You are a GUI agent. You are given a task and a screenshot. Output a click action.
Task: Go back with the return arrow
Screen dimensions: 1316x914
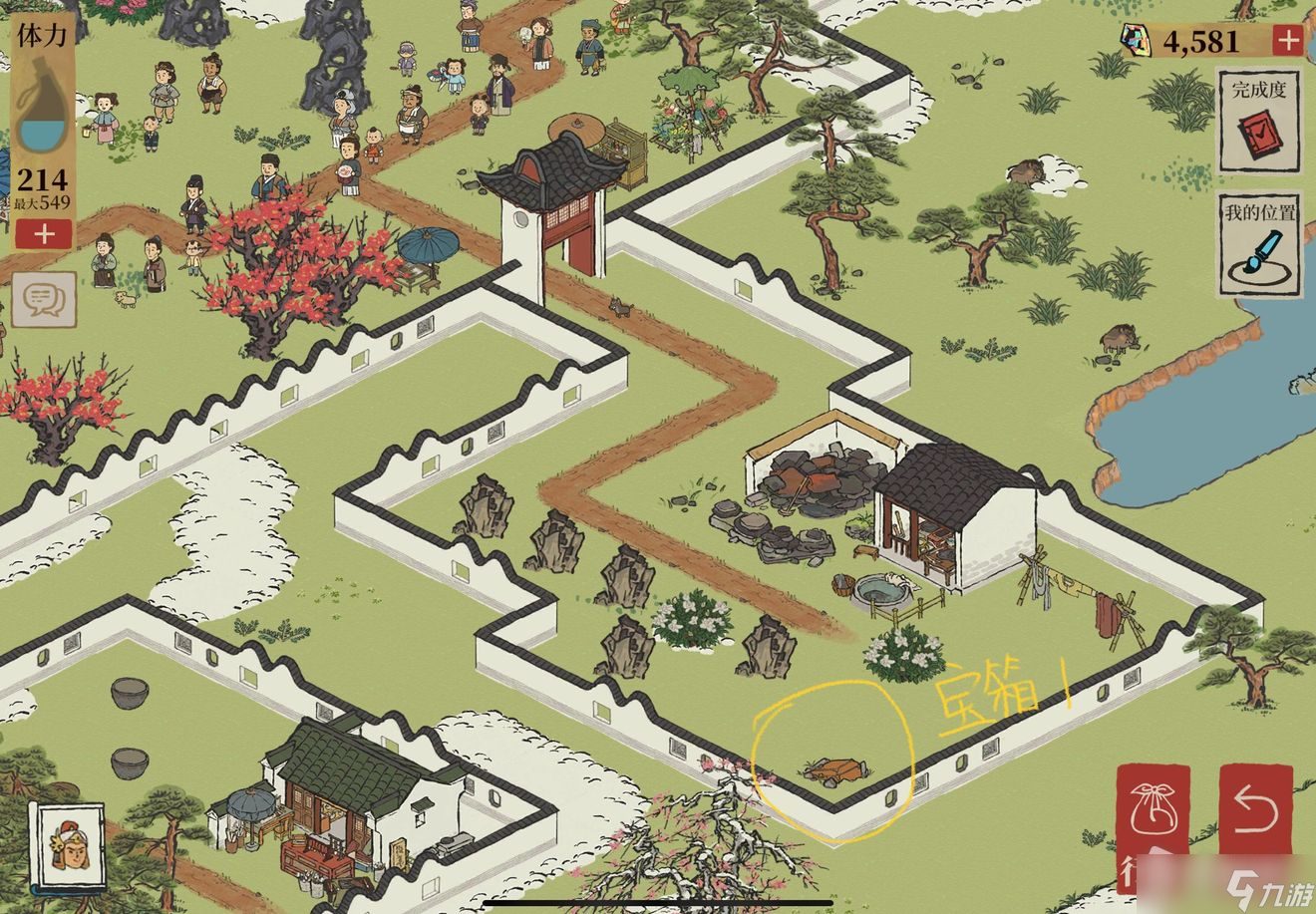[x=1255, y=812]
